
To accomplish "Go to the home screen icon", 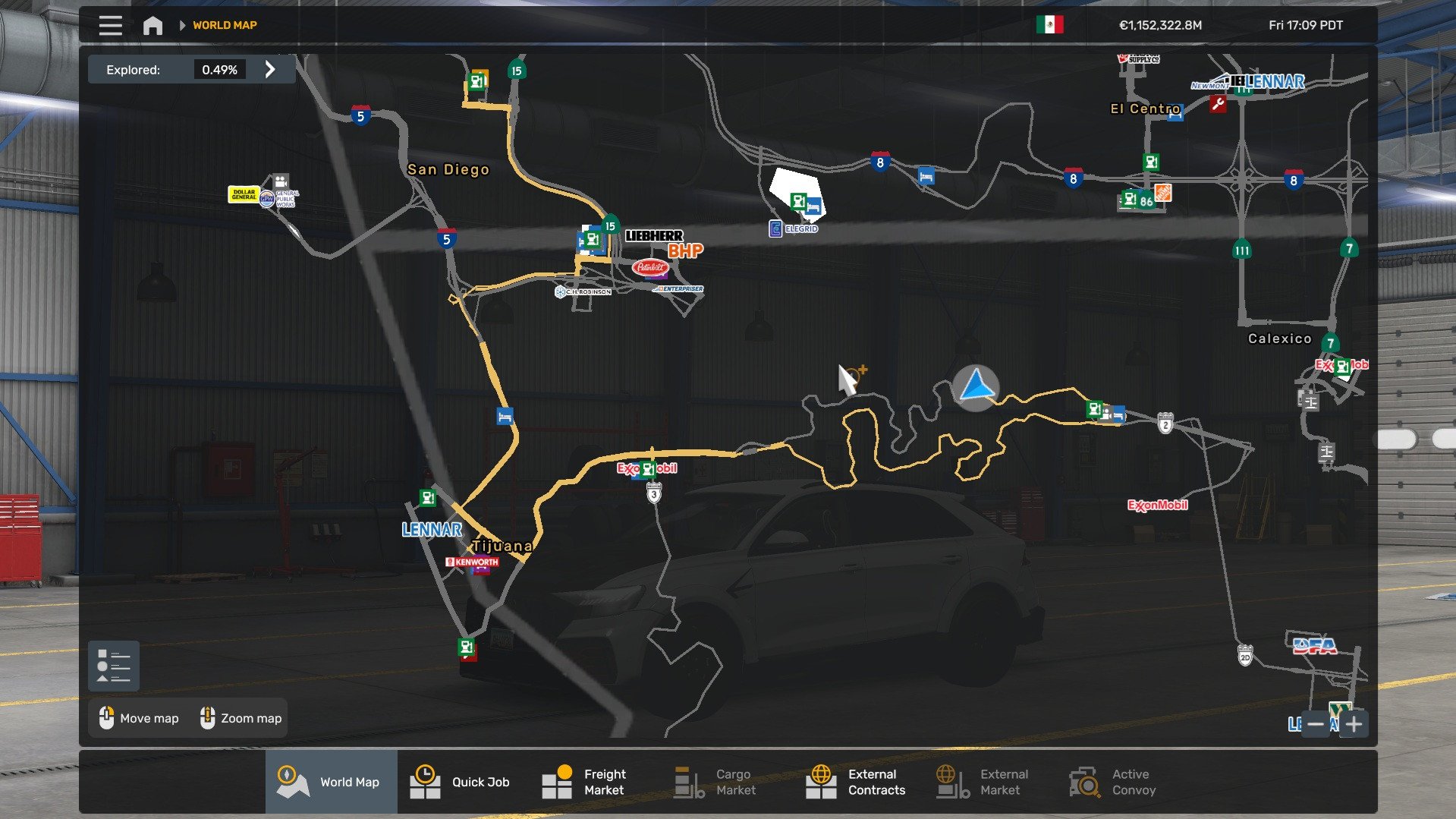I will (x=153, y=26).
